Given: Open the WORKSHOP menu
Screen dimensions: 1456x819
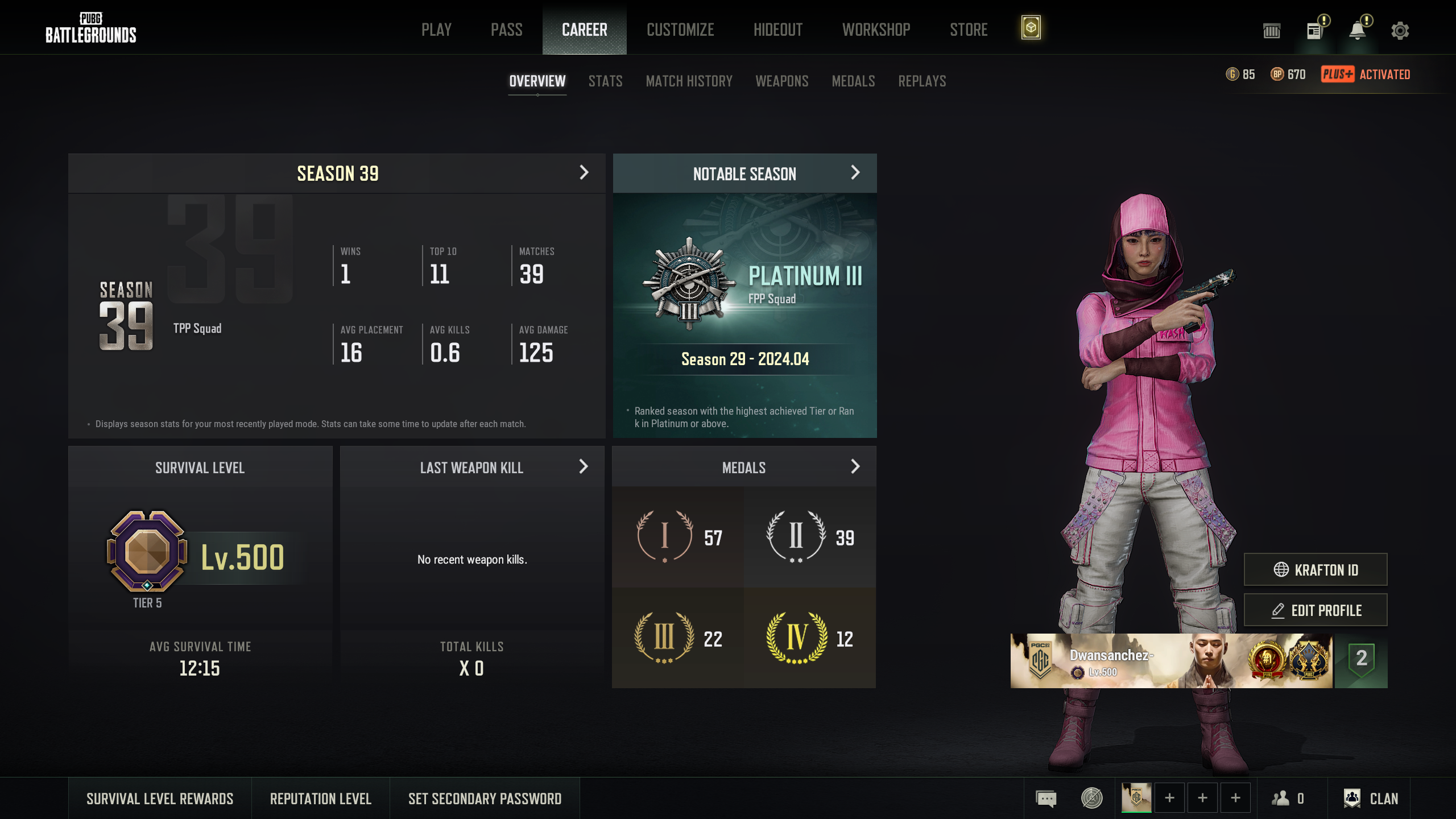Looking at the screenshot, I should pos(876,30).
